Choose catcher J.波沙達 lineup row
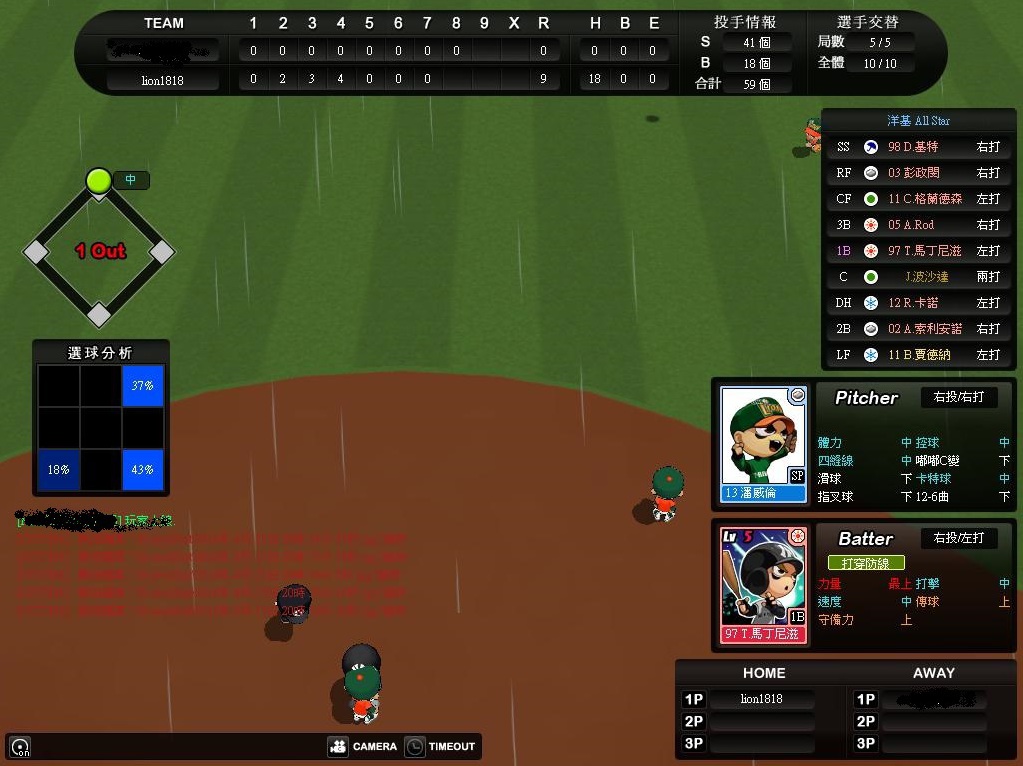 tap(918, 277)
